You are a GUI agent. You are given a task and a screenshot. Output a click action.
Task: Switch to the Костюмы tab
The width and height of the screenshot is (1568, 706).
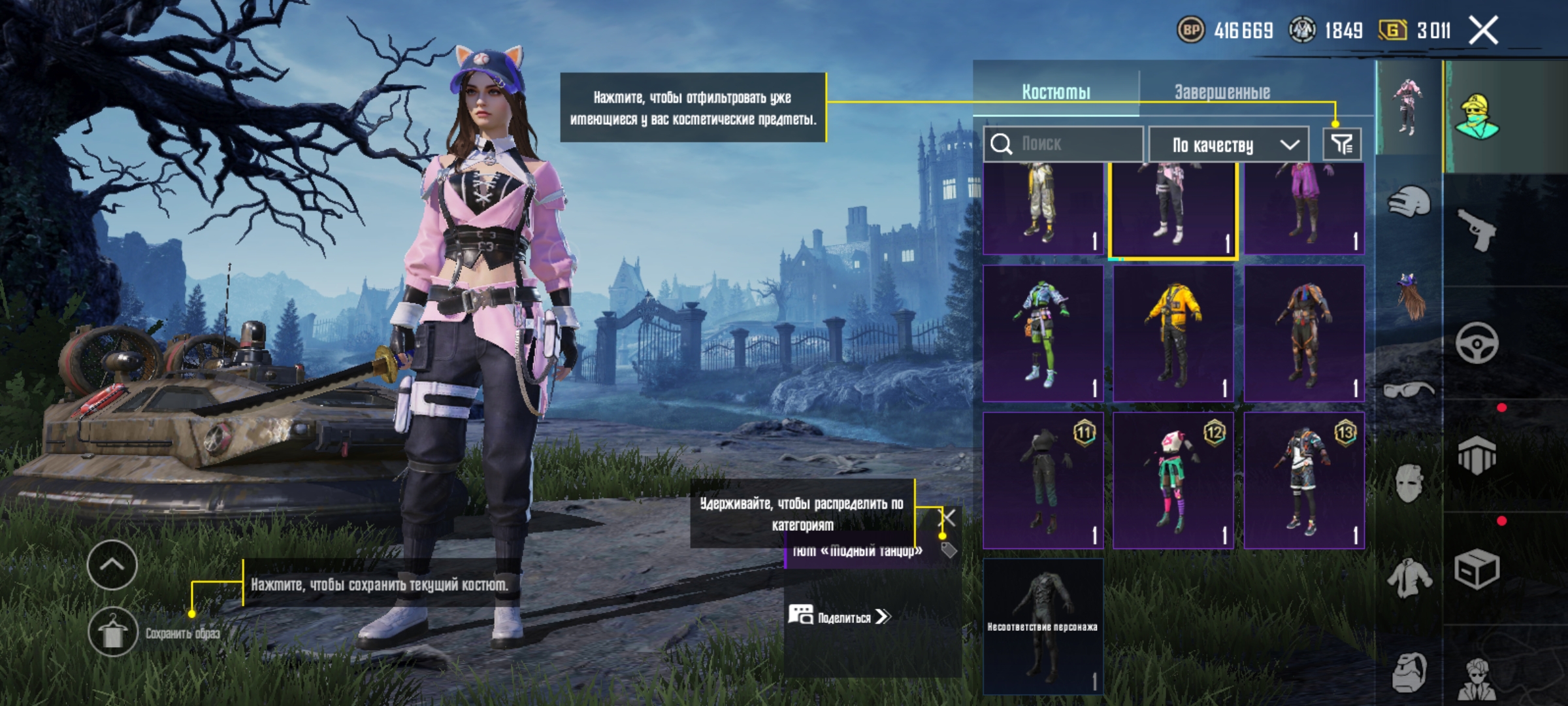click(1056, 92)
